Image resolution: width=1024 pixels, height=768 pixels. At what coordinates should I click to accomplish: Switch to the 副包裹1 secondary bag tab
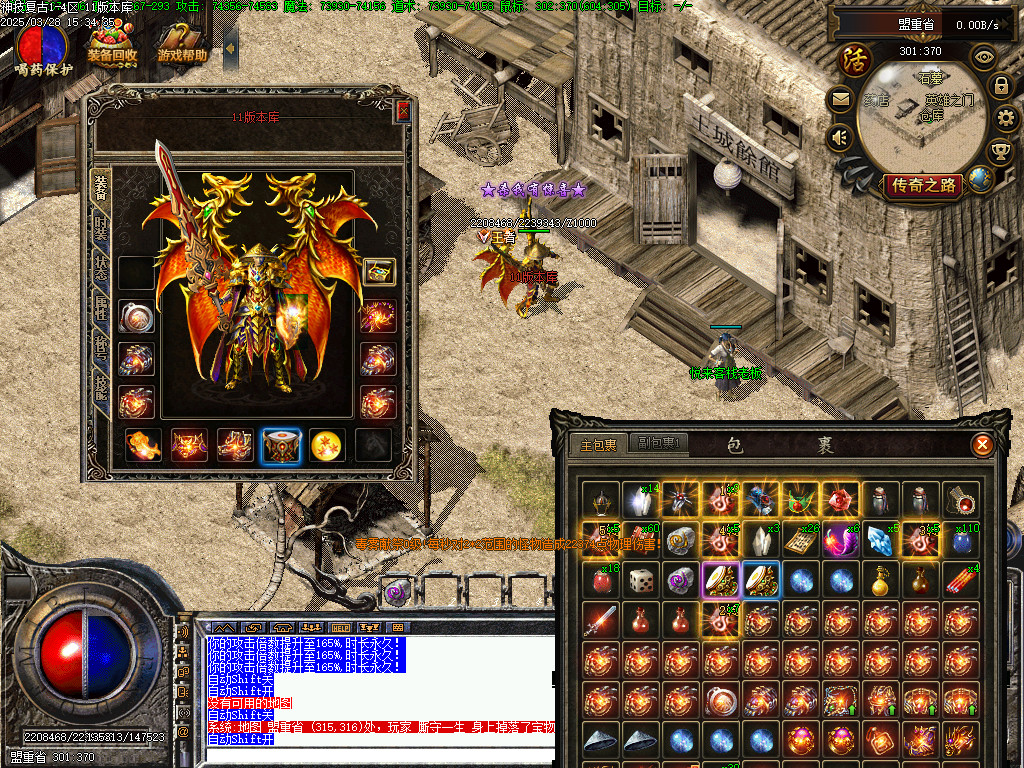[658, 444]
